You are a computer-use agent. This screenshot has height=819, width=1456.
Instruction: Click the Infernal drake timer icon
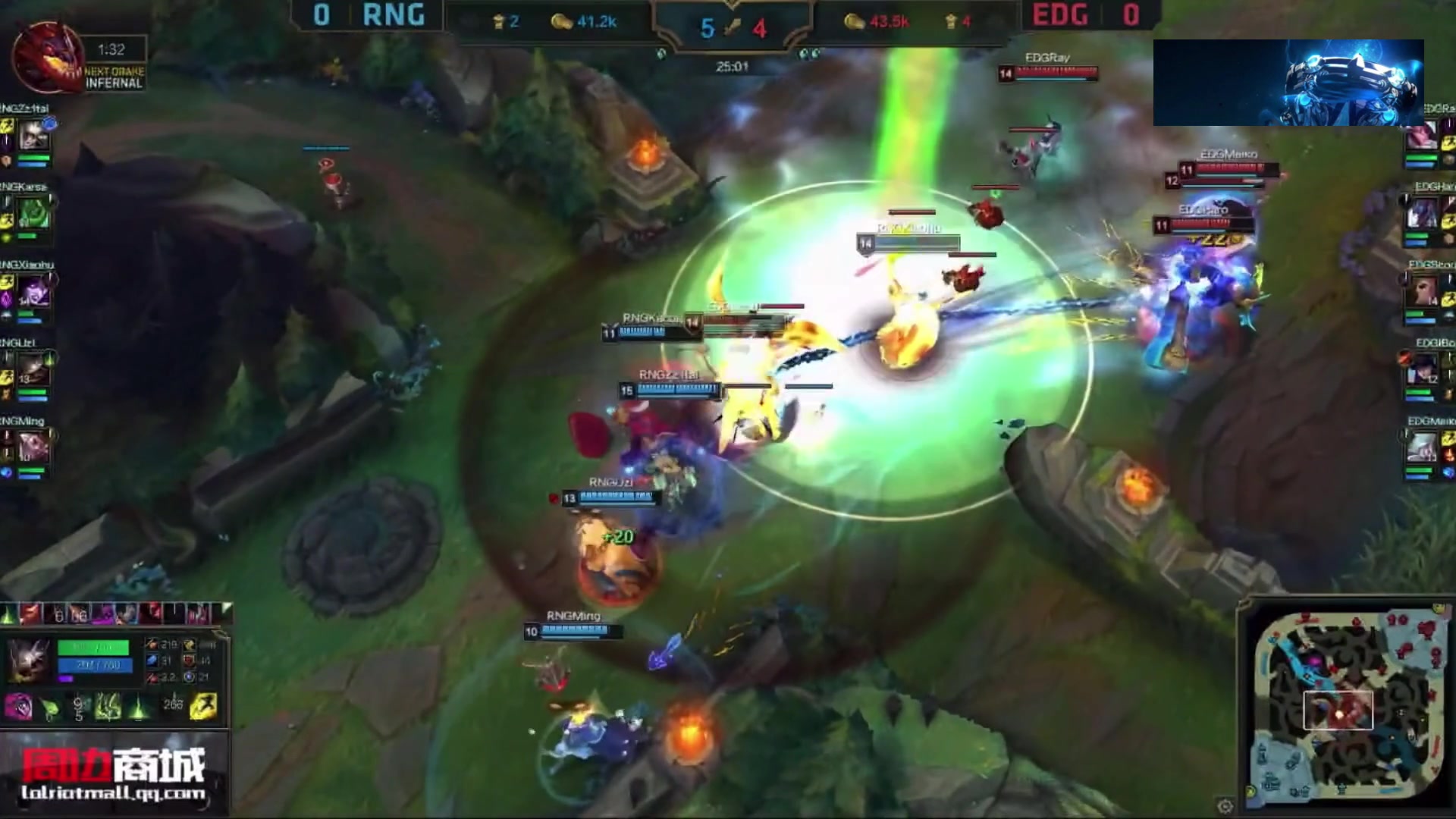pos(45,57)
